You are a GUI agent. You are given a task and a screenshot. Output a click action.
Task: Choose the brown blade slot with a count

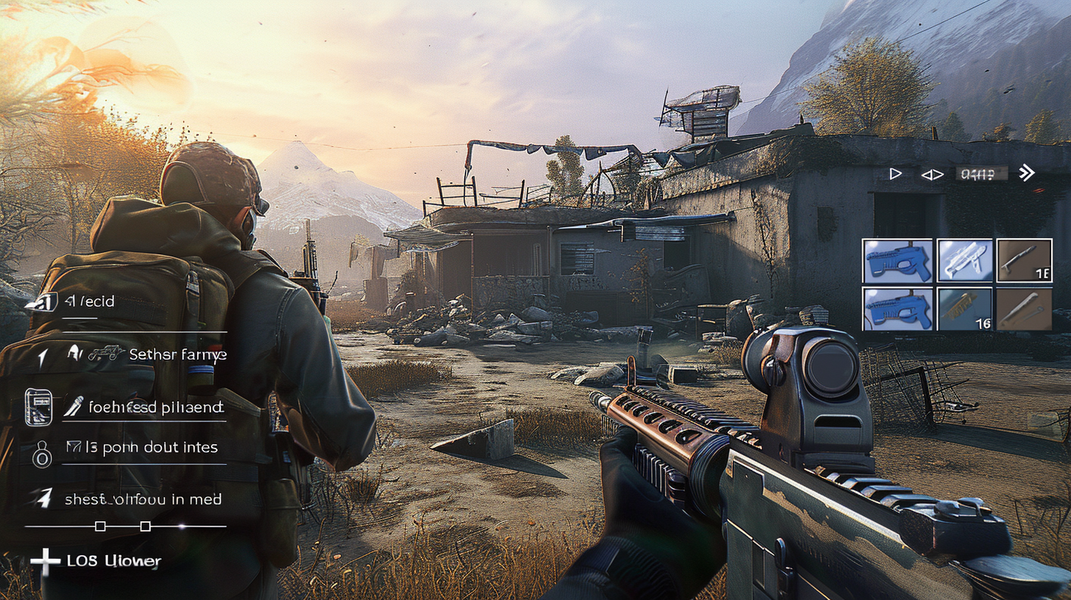point(1024,261)
